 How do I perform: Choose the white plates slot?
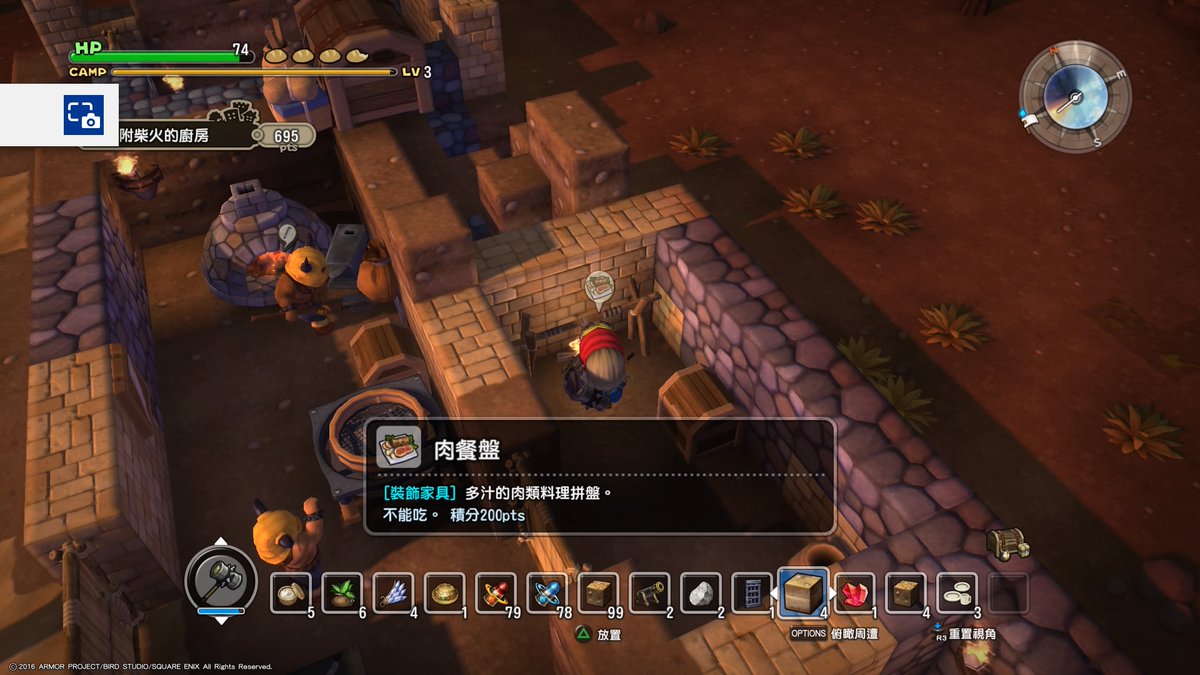coord(959,592)
